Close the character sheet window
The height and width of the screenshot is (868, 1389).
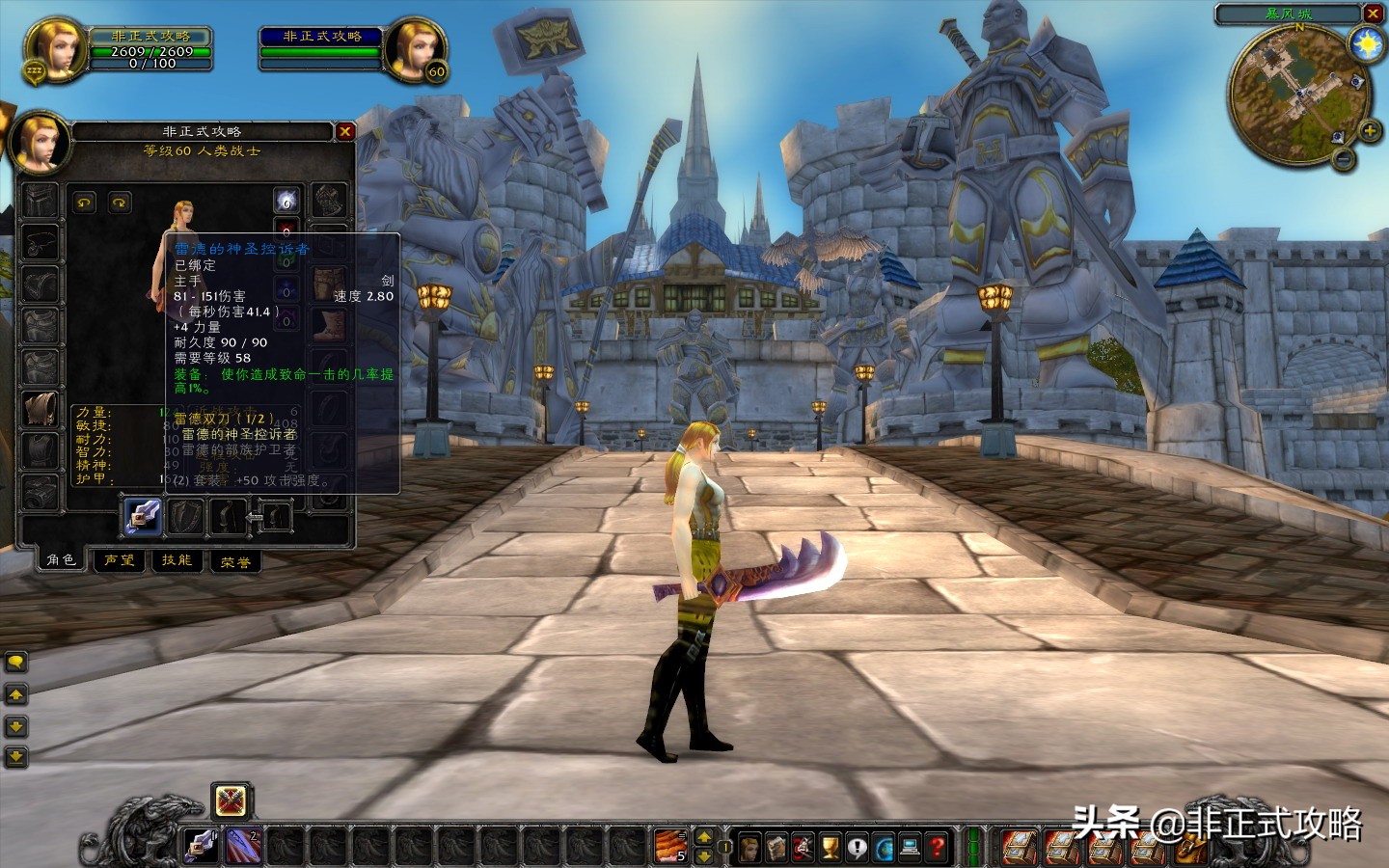click(x=345, y=132)
